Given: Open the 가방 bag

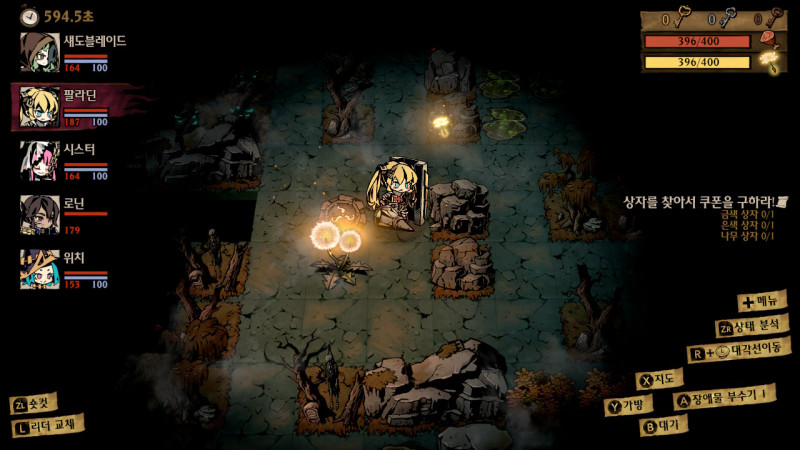Looking at the screenshot, I should coord(629,405).
